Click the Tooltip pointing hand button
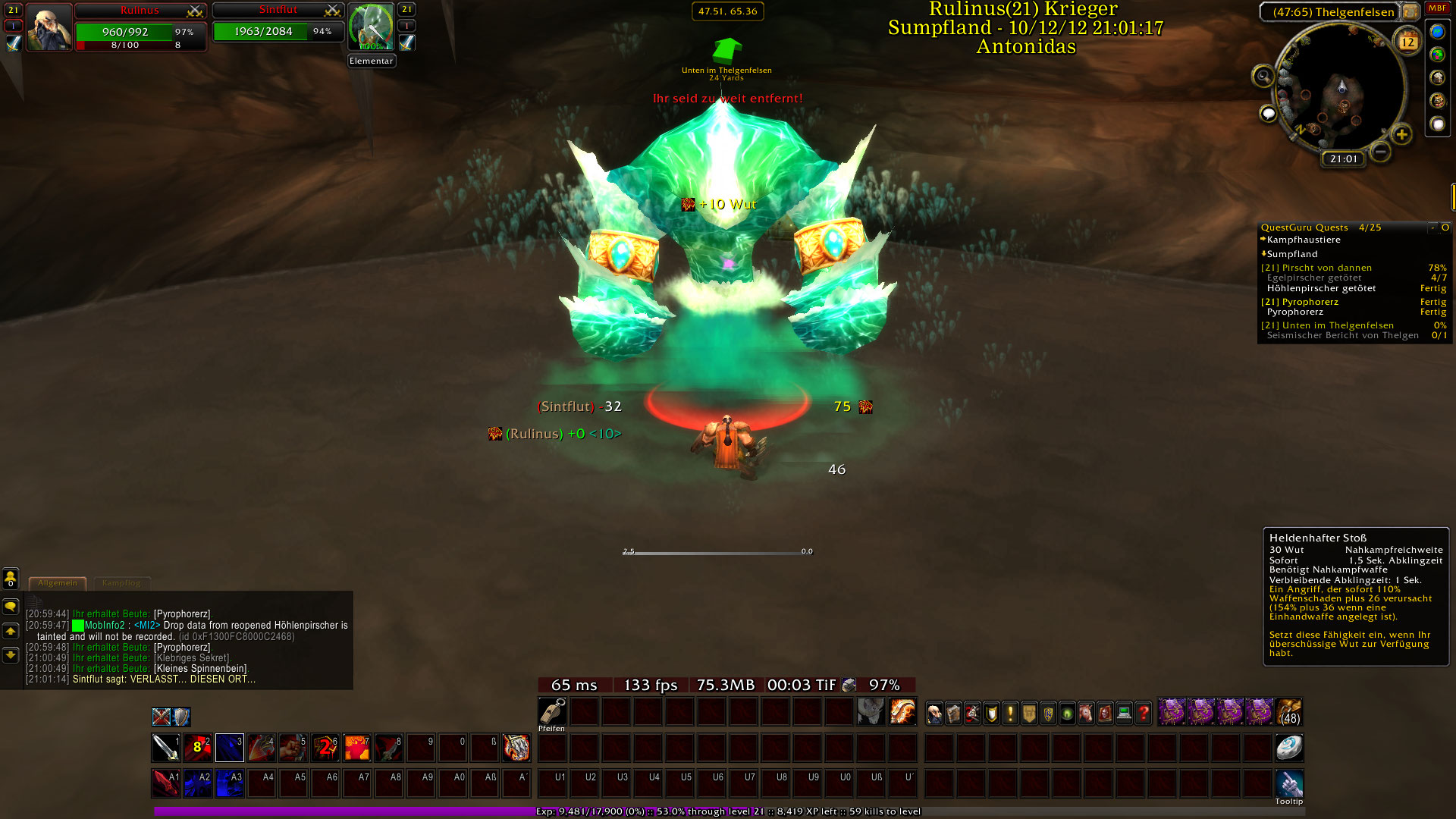1456x819 pixels. point(1288,783)
